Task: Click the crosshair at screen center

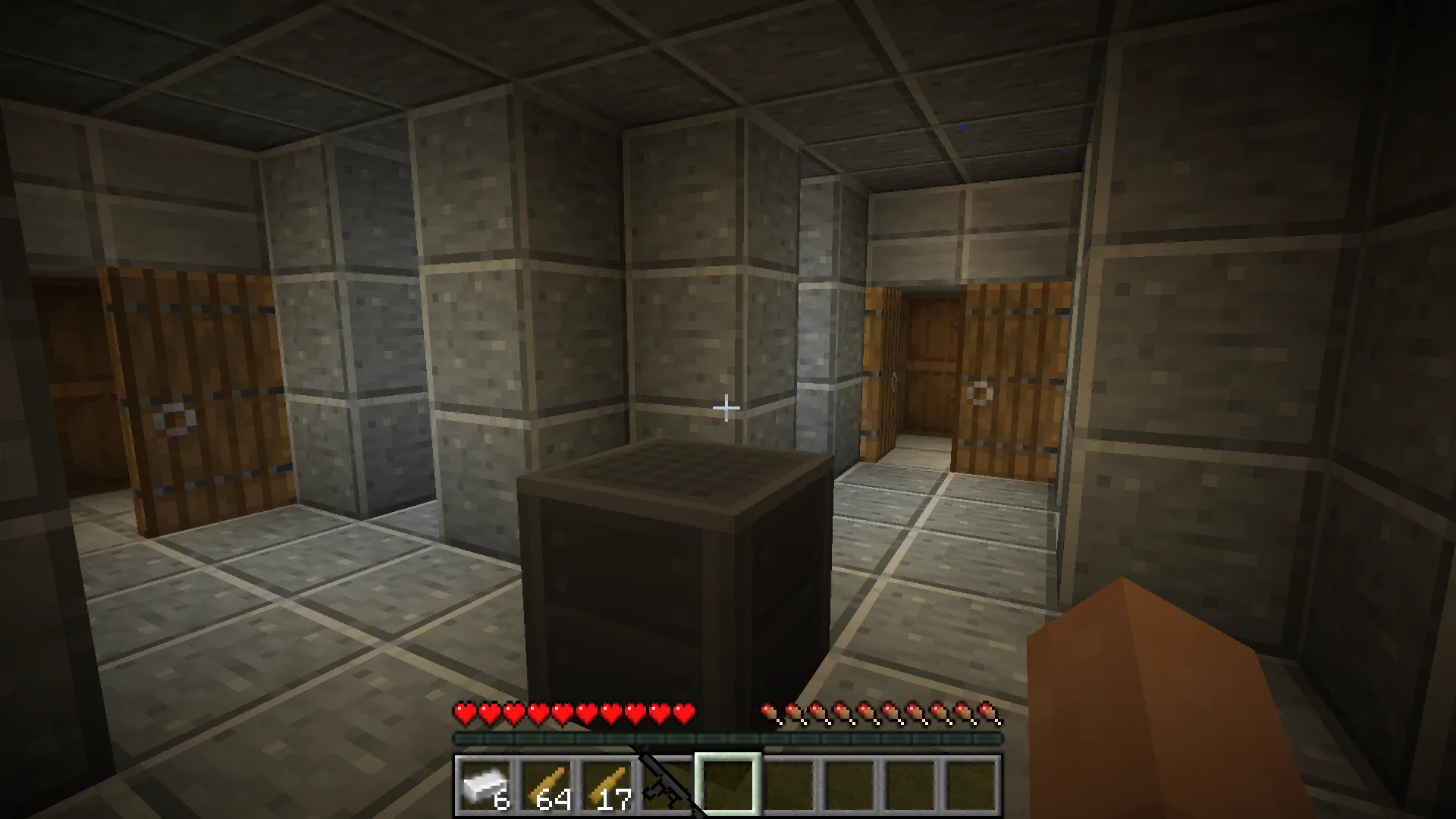Action: (727, 409)
